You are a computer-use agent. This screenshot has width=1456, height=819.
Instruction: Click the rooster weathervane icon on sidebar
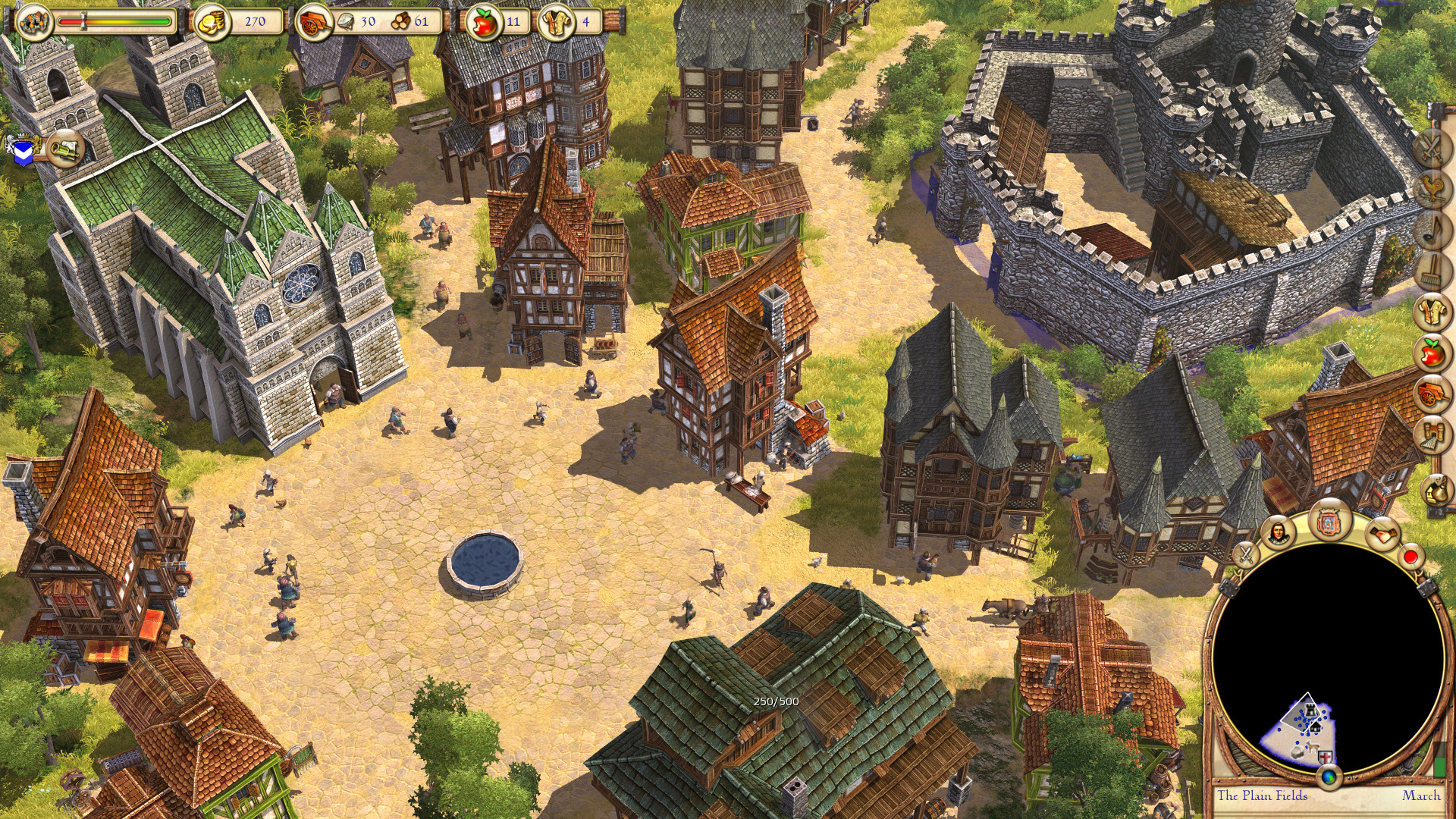click(x=1432, y=188)
